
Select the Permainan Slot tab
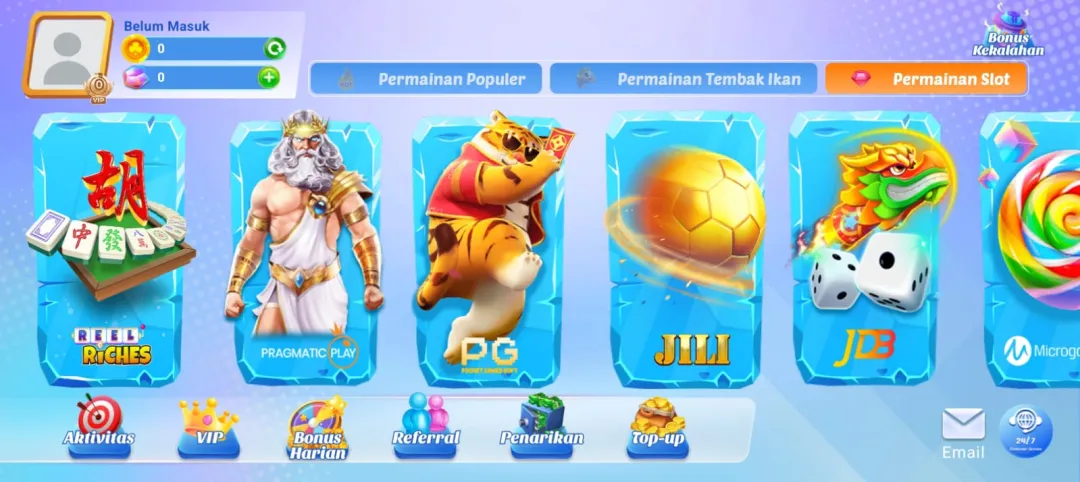pyautogui.click(x=926, y=79)
